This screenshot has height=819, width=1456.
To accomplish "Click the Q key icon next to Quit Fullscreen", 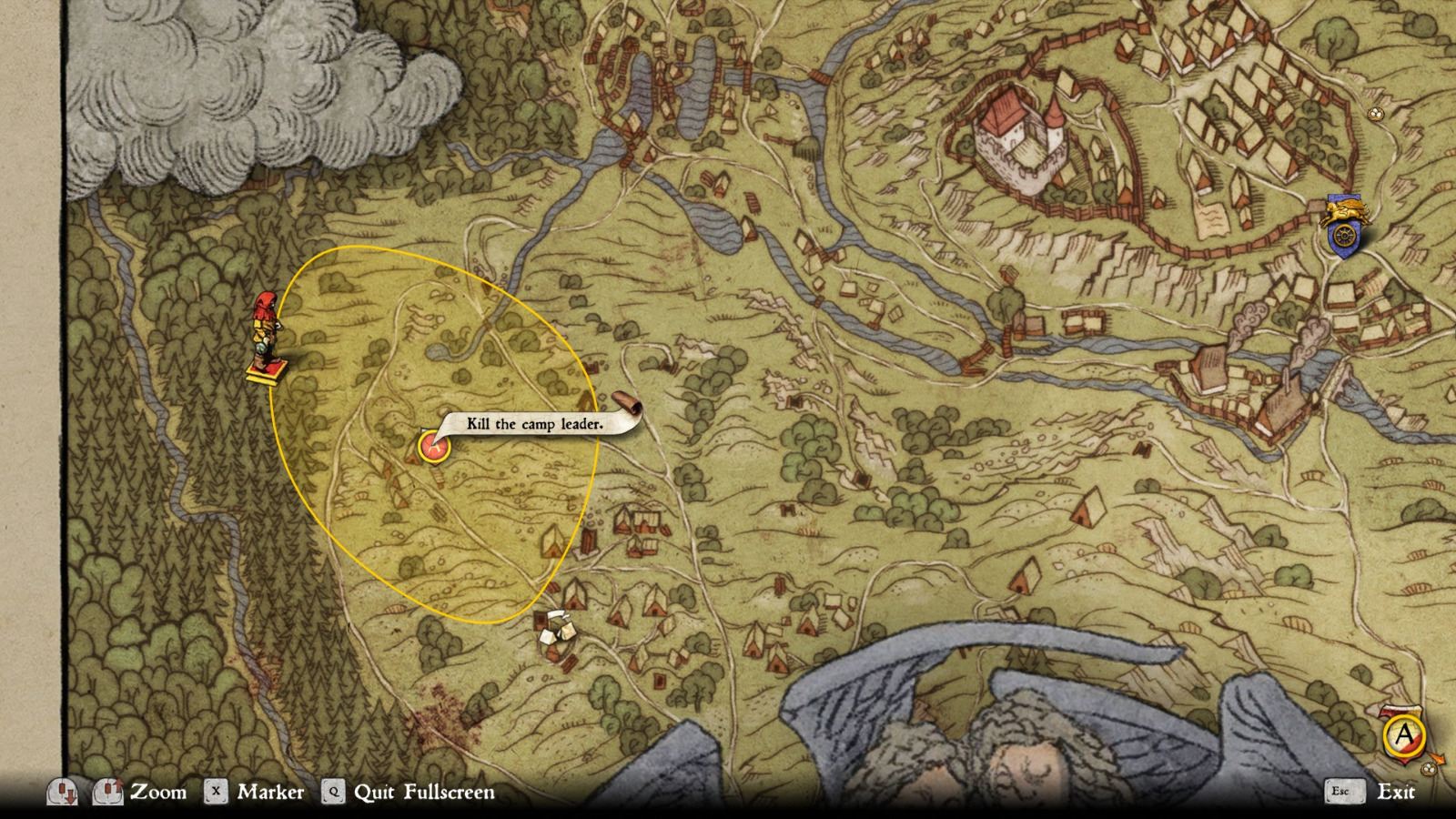I will click(333, 792).
